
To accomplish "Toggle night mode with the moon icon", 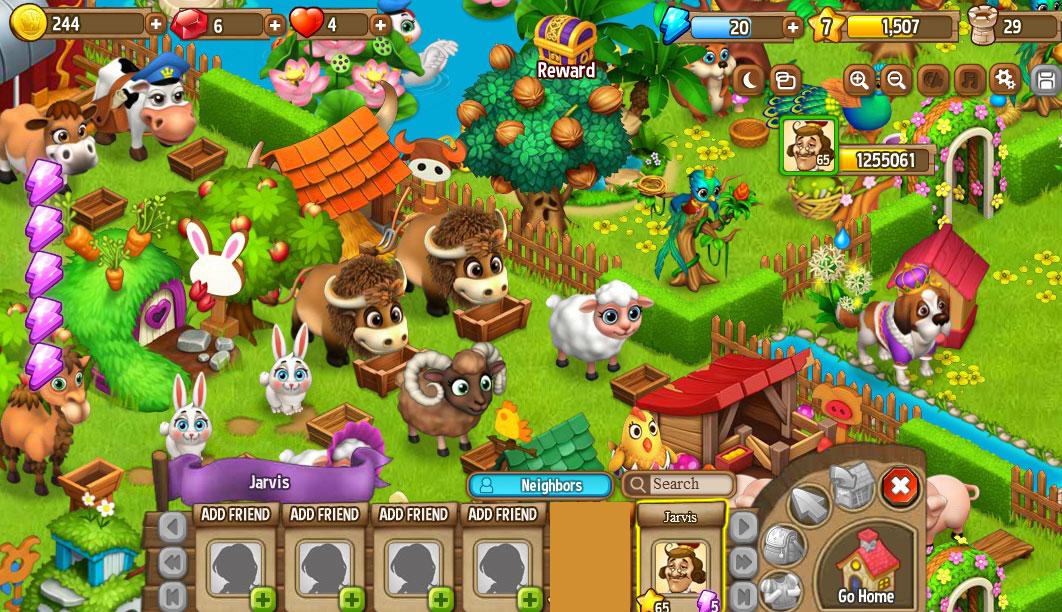I will [748, 80].
